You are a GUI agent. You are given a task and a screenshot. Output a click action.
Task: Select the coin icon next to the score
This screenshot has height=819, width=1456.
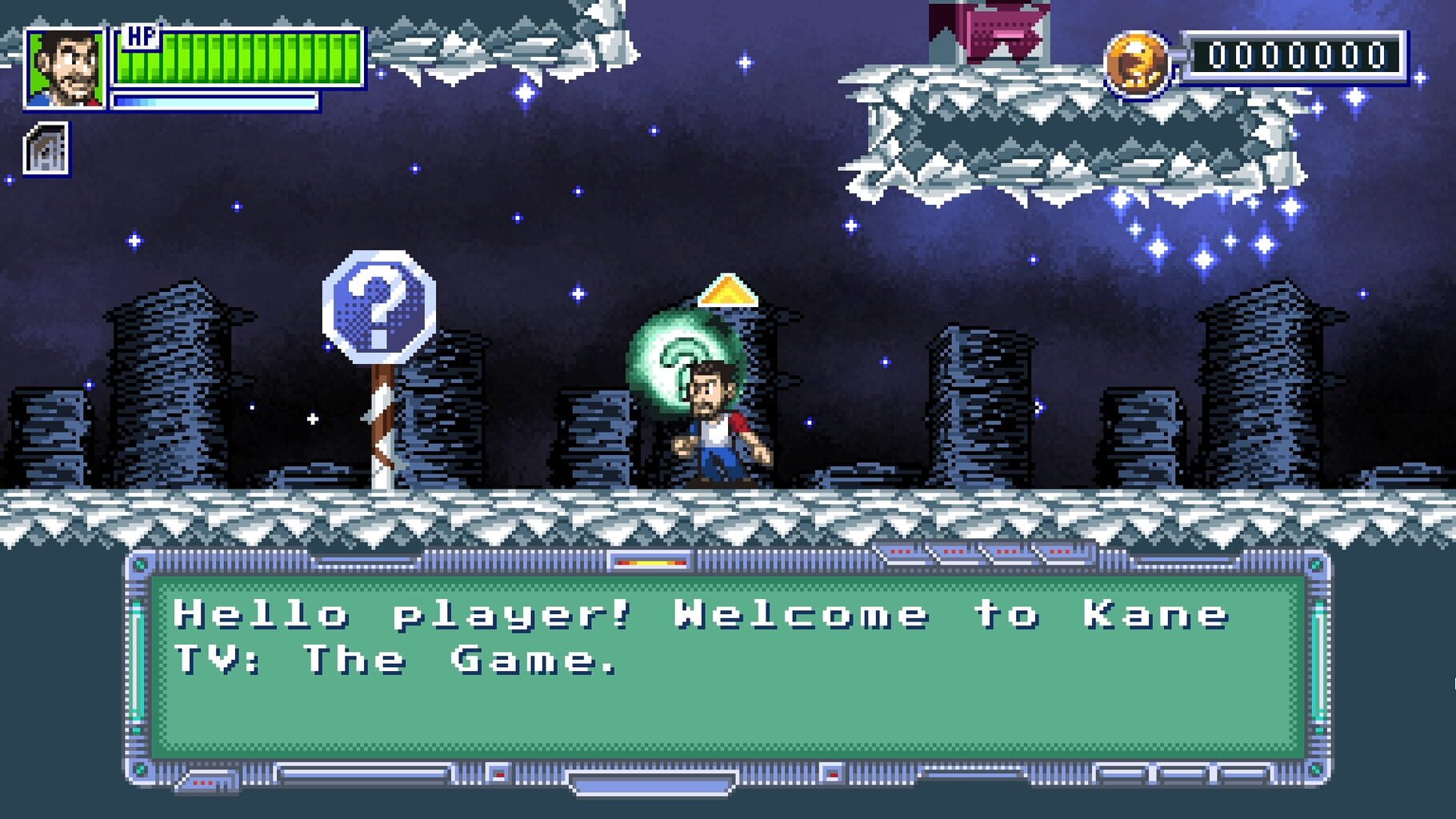[x=1138, y=63]
